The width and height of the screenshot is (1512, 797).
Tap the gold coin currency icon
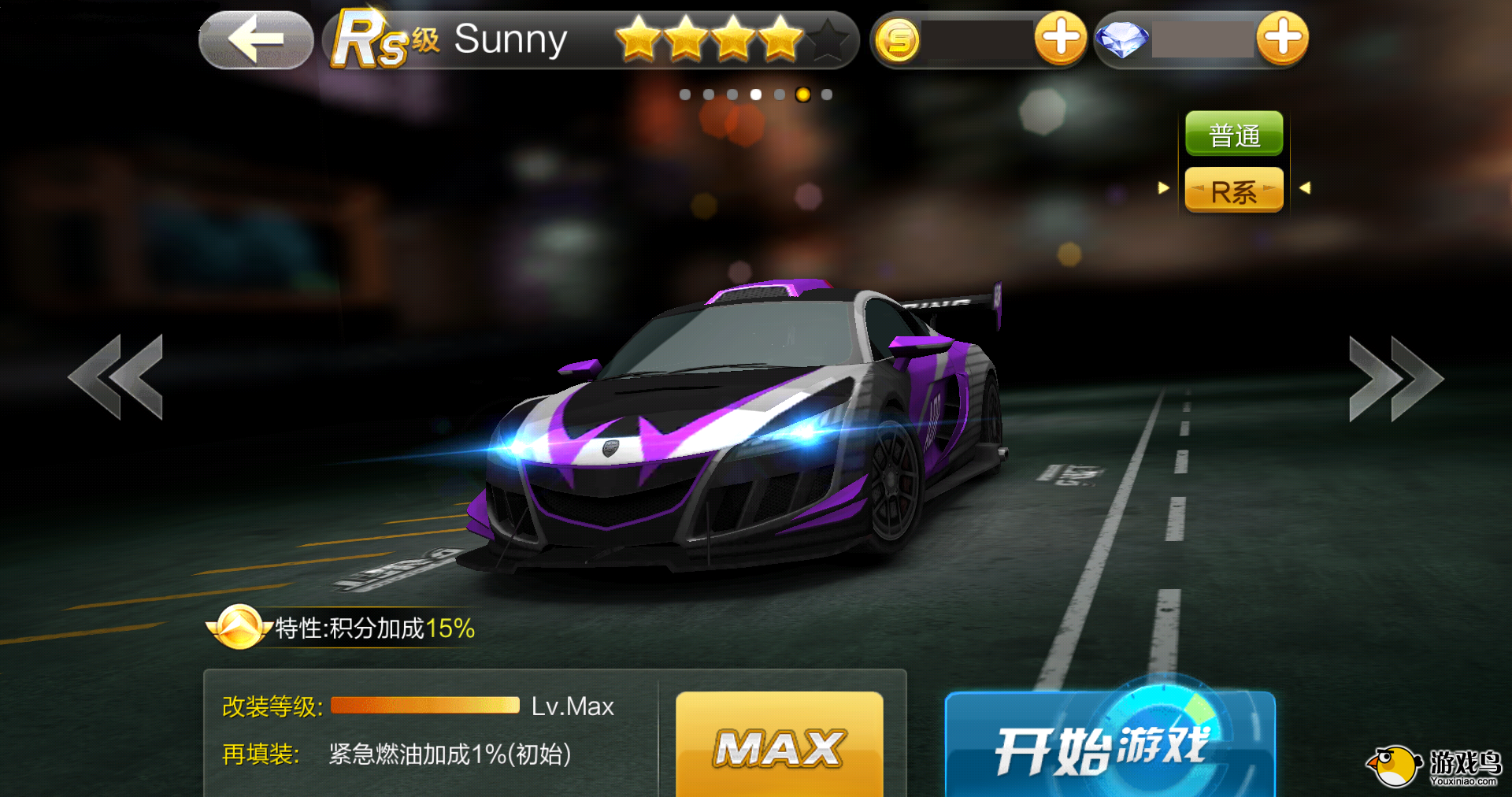[x=898, y=40]
